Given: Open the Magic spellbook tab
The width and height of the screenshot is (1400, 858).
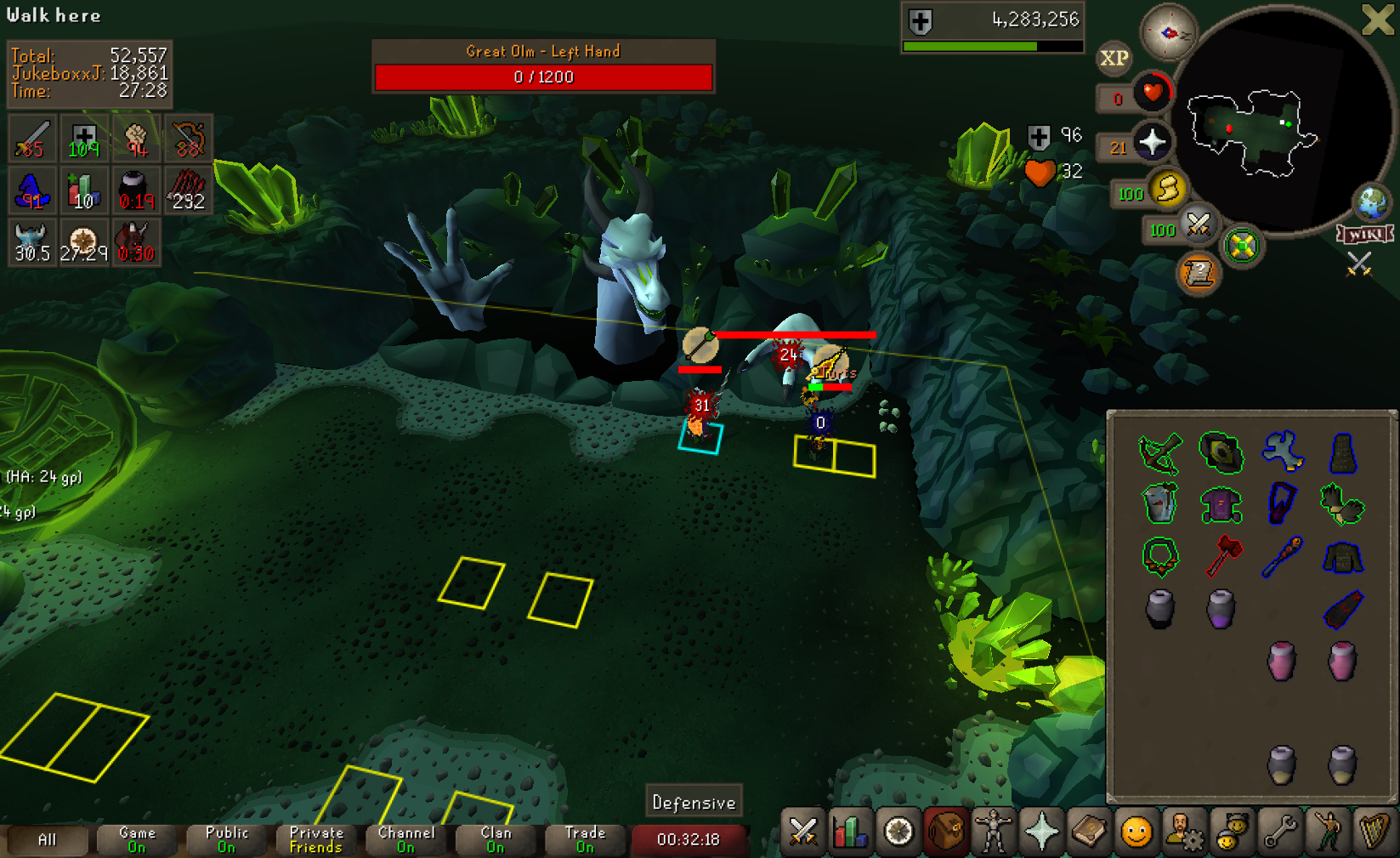Looking at the screenshot, I should pyautogui.click(x=1089, y=832).
